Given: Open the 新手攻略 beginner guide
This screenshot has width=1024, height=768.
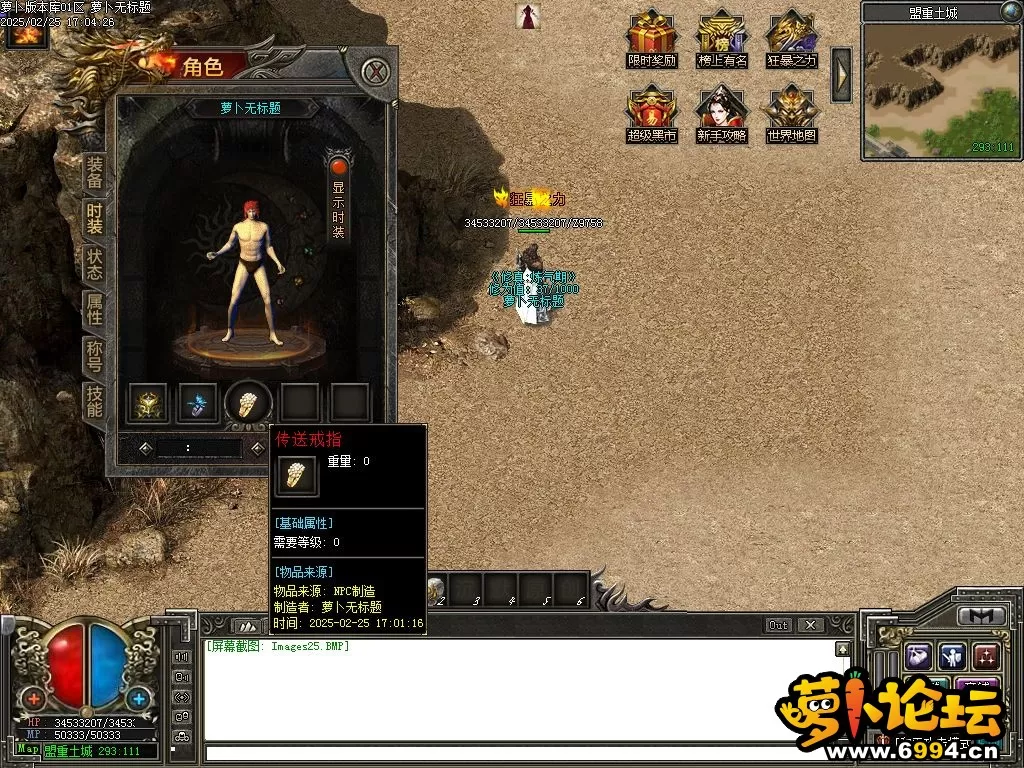Looking at the screenshot, I should point(722,115).
